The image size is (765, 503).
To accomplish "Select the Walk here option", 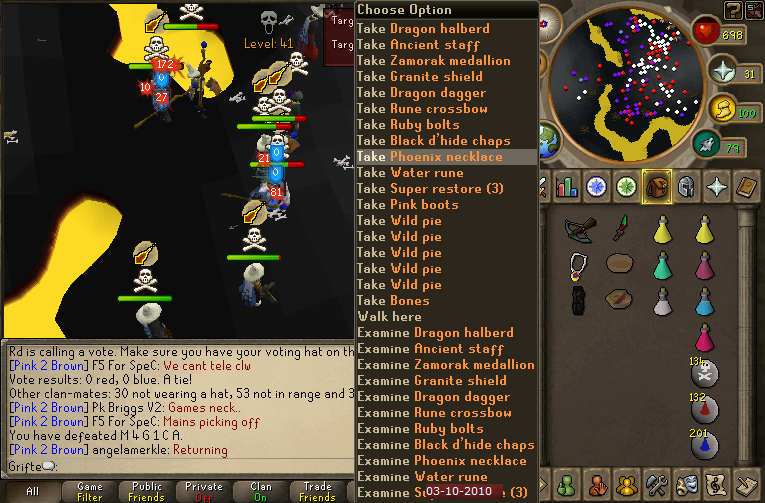I will (x=390, y=317).
